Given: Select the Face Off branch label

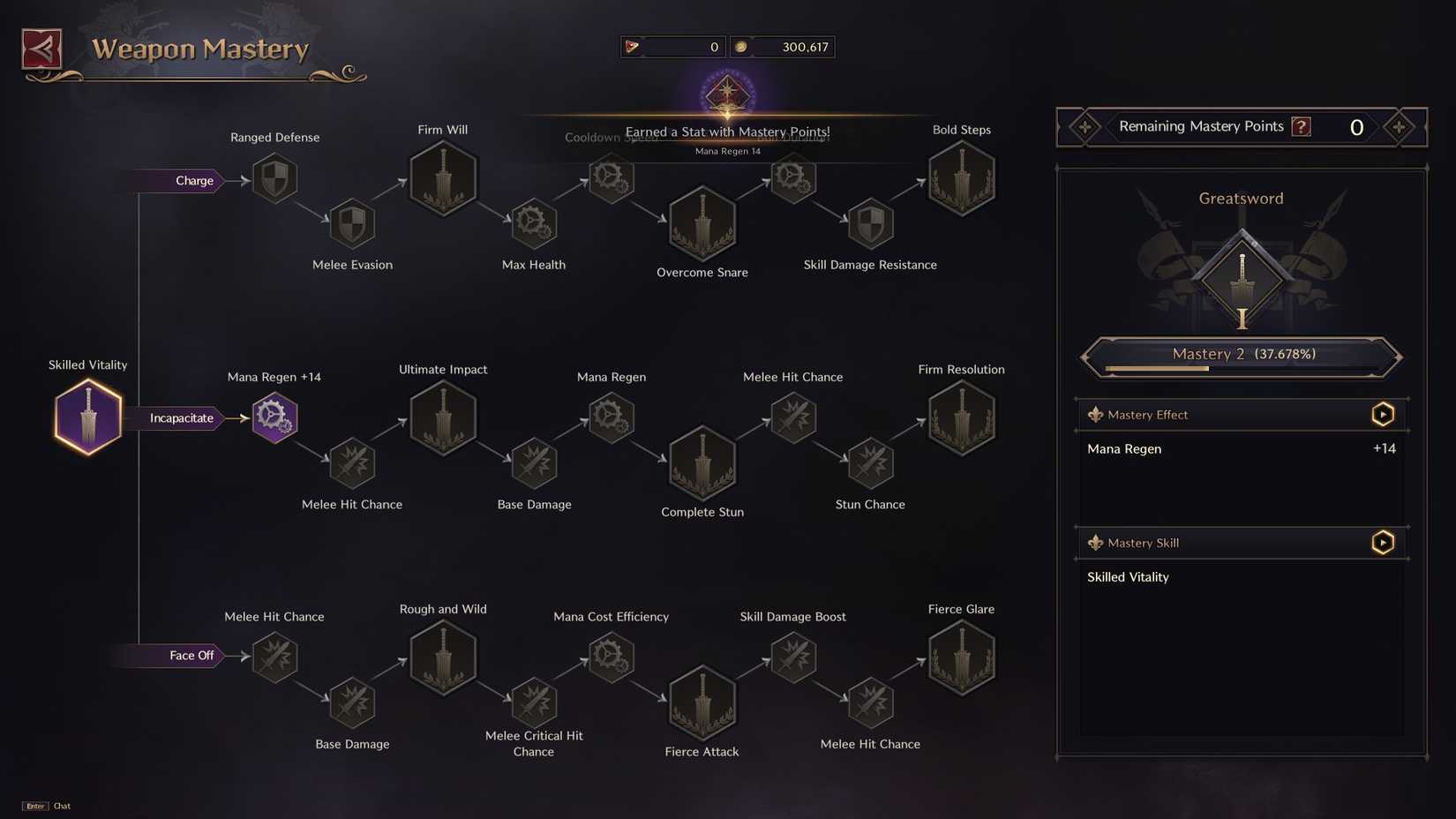Looking at the screenshot, I should (191, 656).
